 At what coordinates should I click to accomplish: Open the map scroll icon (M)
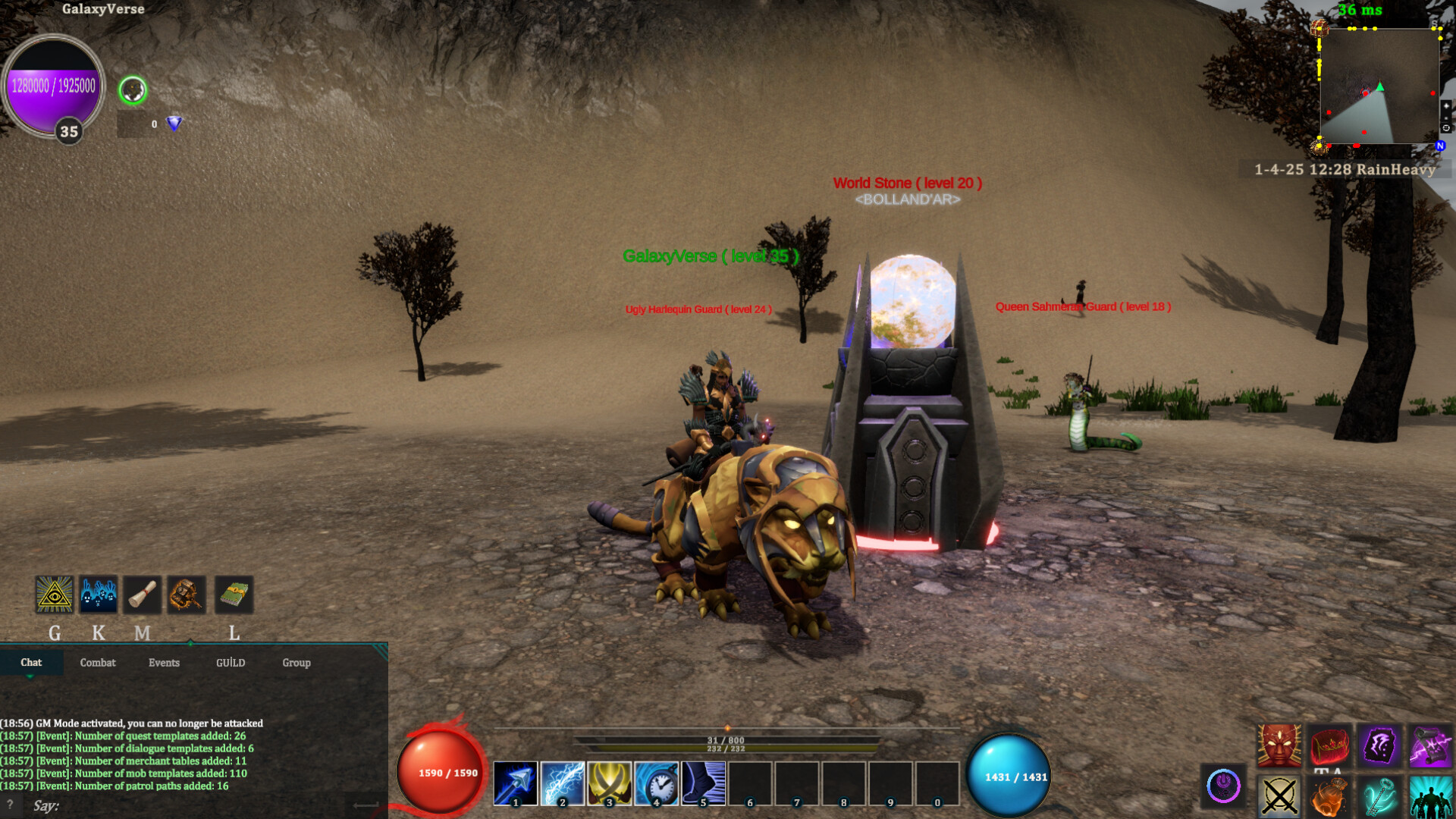pos(143,595)
